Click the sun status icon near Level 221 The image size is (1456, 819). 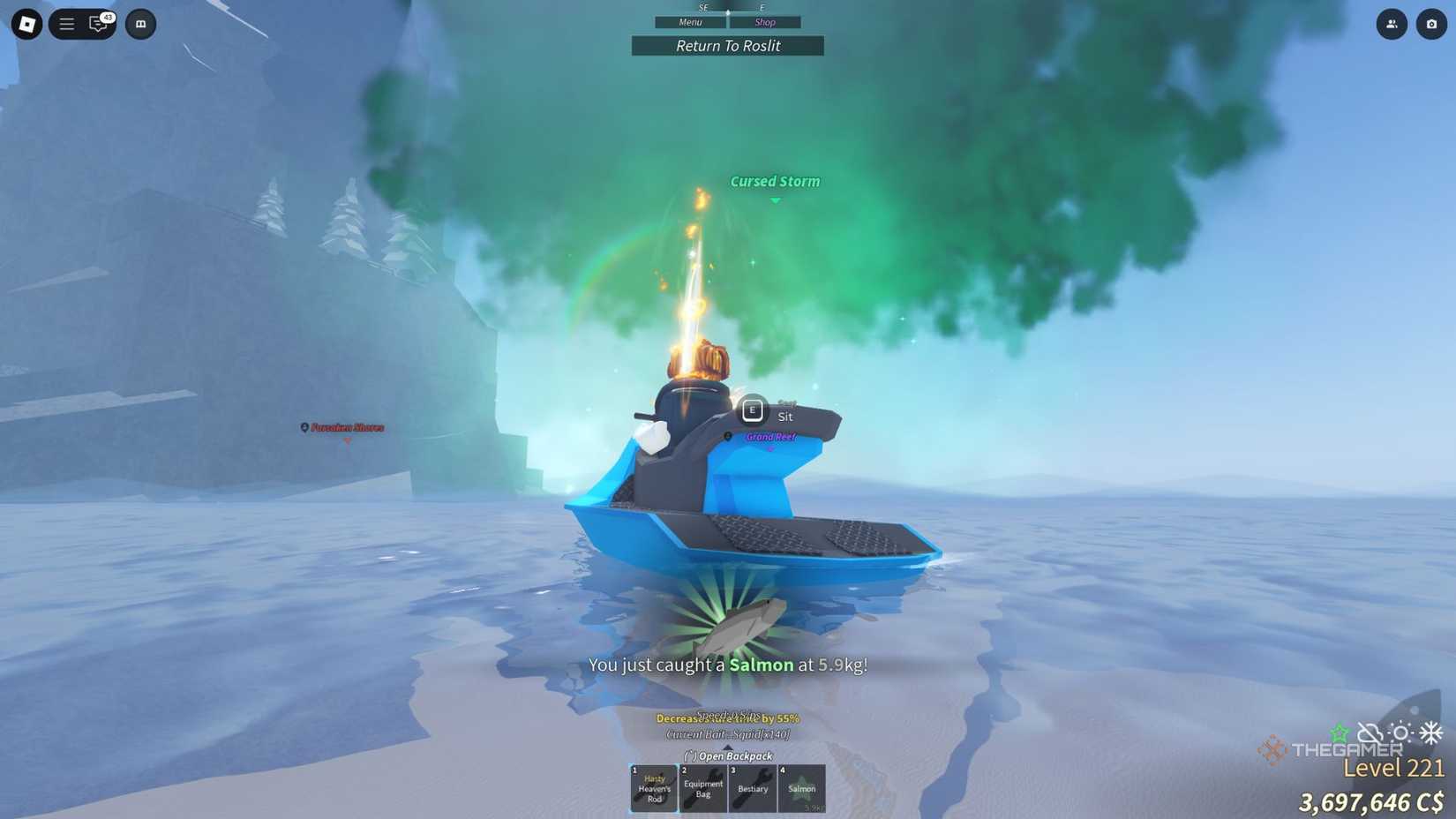pyautogui.click(x=1401, y=732)
